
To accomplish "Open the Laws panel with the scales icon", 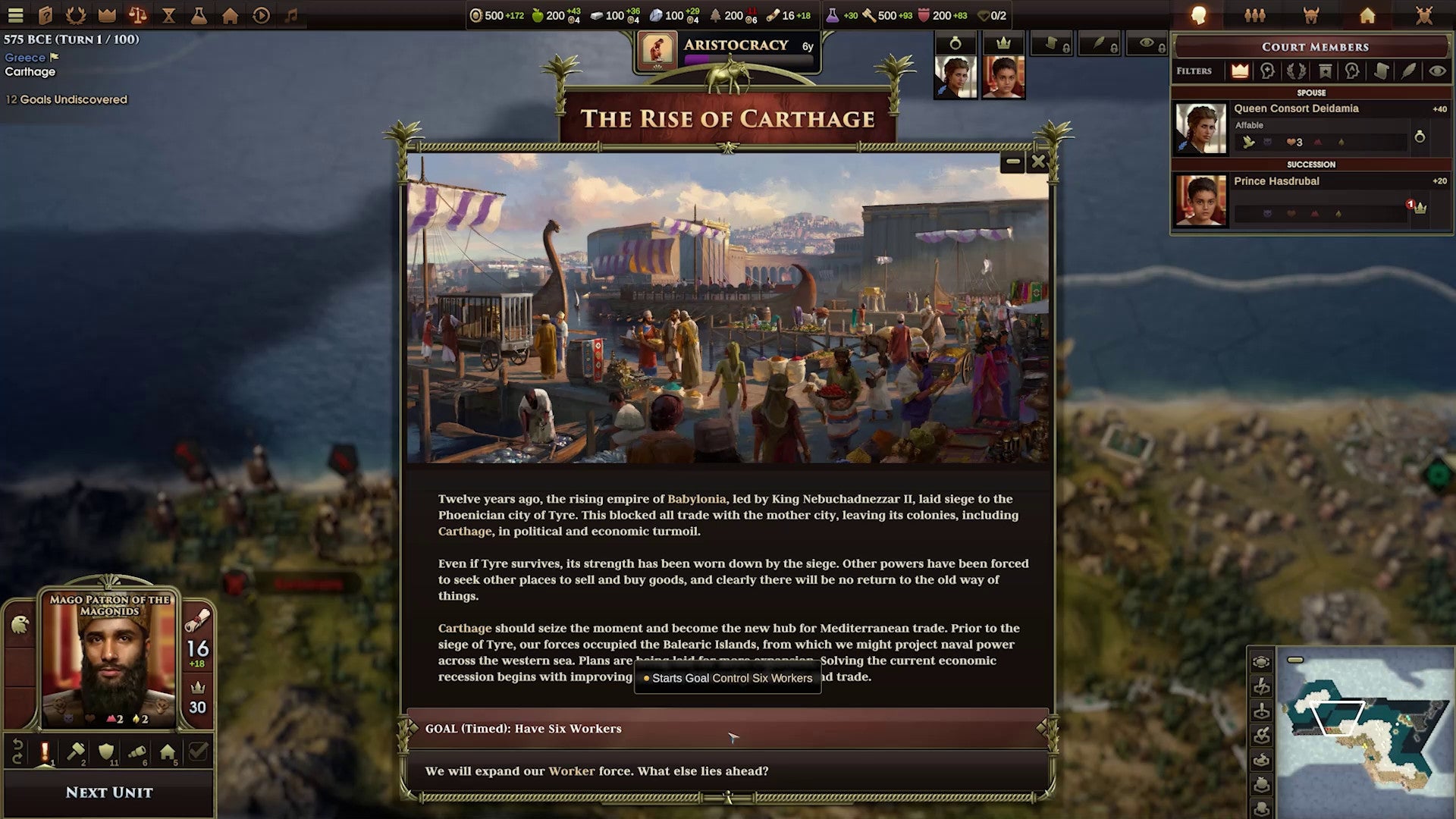I will [139, 15].
